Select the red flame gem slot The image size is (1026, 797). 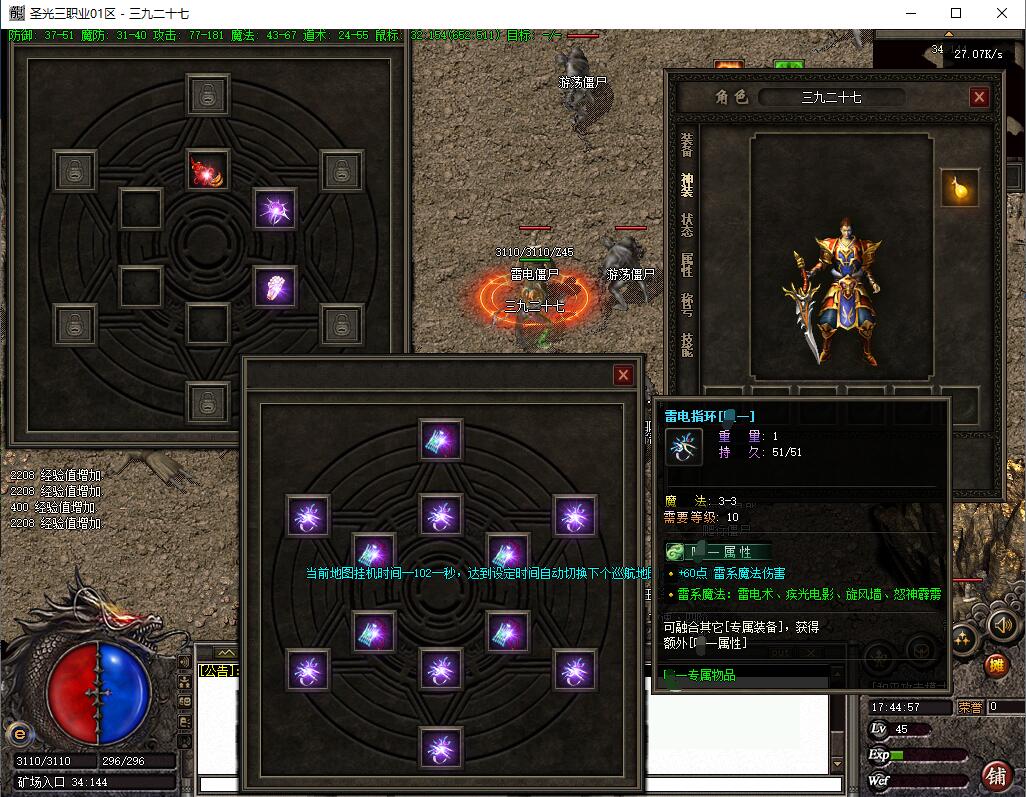(x=208, y=170)
